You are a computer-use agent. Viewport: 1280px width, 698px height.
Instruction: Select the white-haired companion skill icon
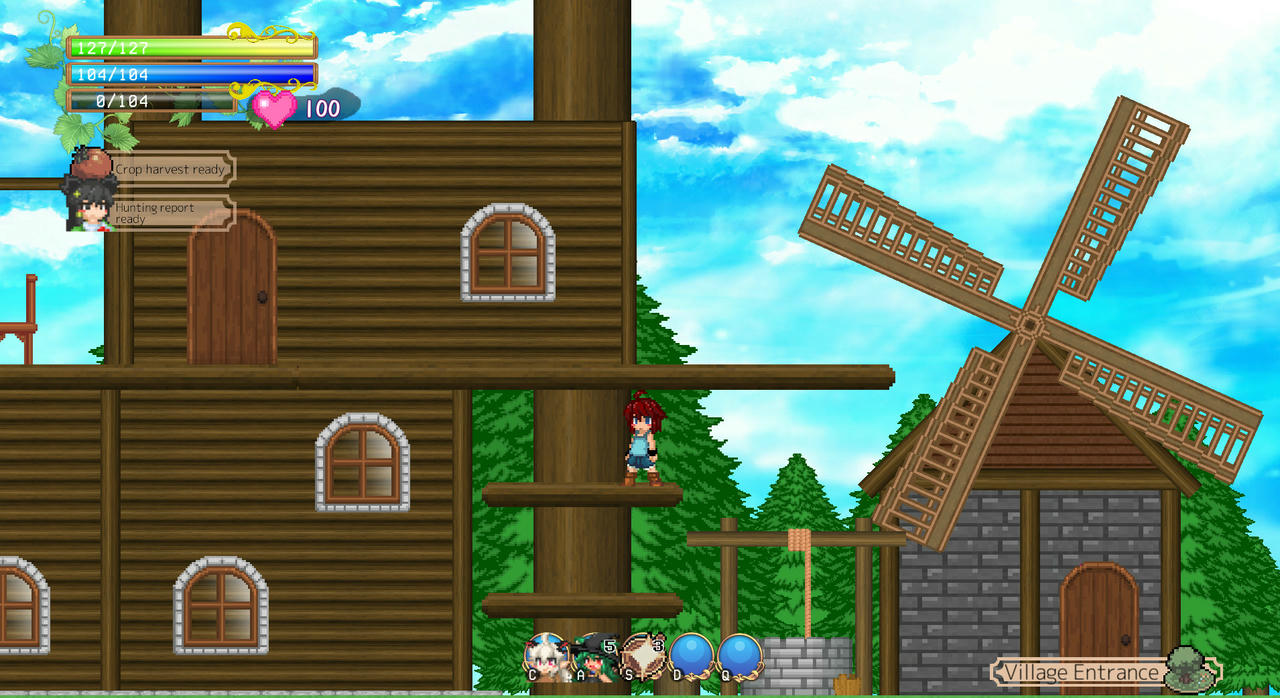click(546, 655)
